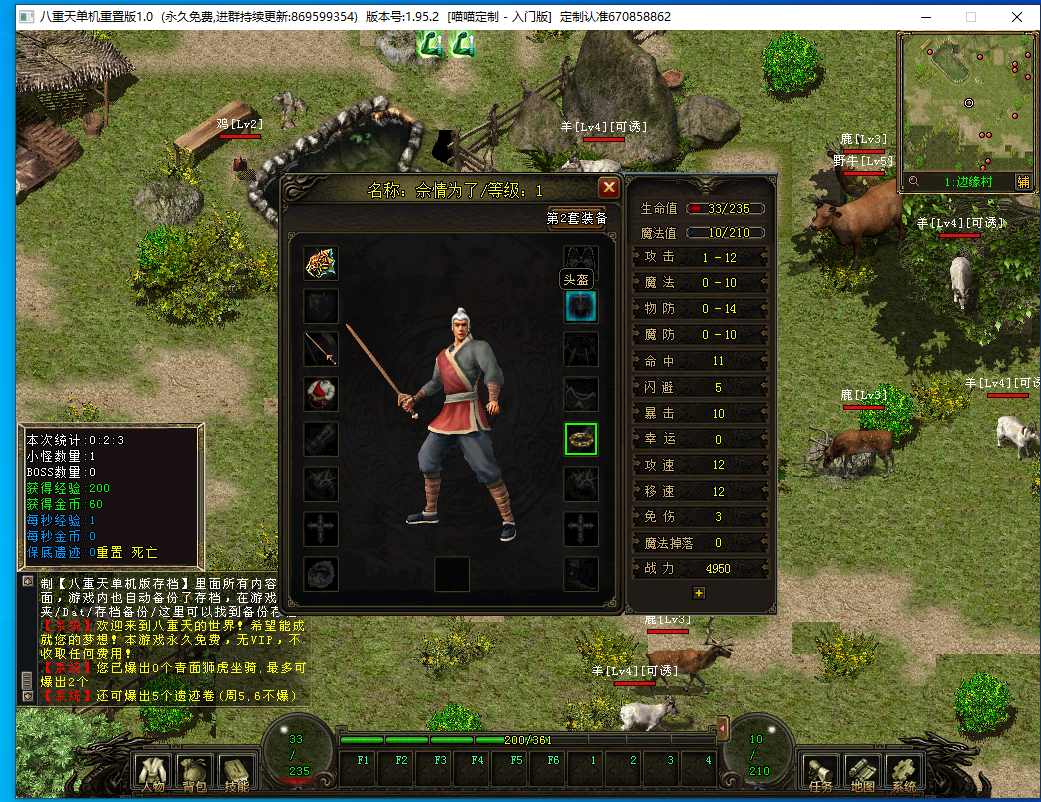The height and width of the screenshot is (802, 1041).
Task: Click the minimap magnifier zoom icon
Action: (913, 182)
